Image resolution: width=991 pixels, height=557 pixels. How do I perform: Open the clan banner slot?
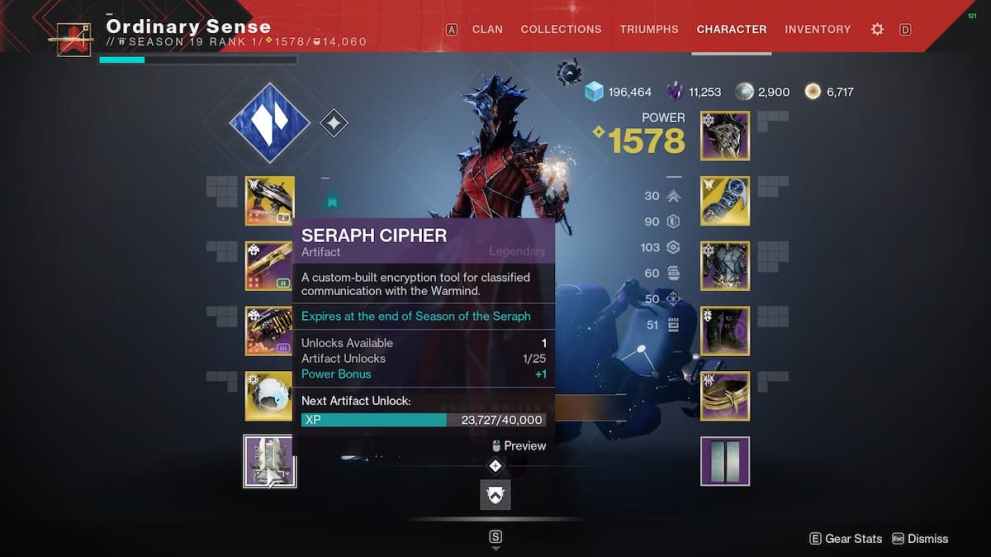coord(725,461)
